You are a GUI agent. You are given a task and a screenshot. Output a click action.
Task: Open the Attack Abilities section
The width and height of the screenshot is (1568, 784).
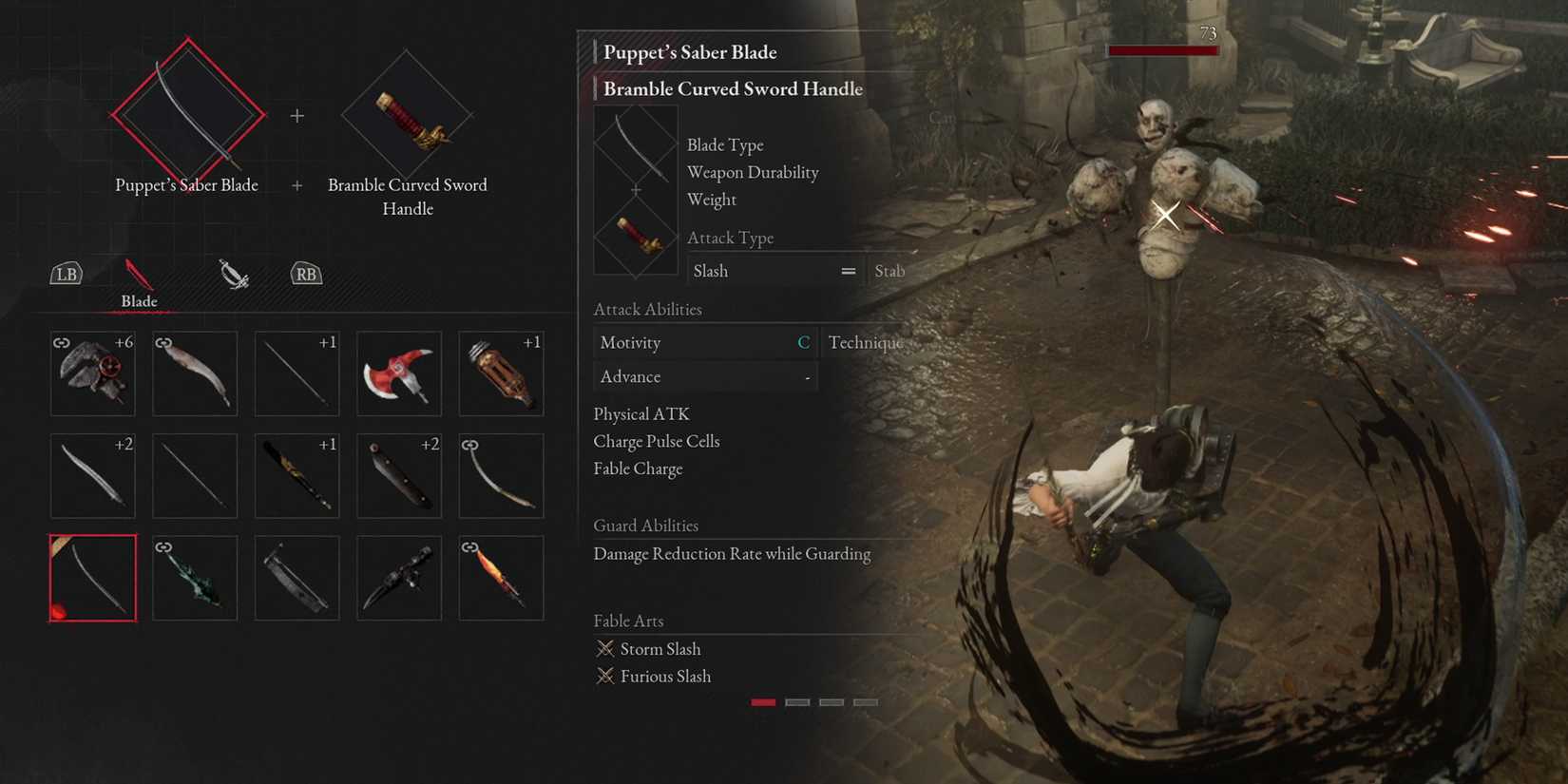click(x=647, y=309)
